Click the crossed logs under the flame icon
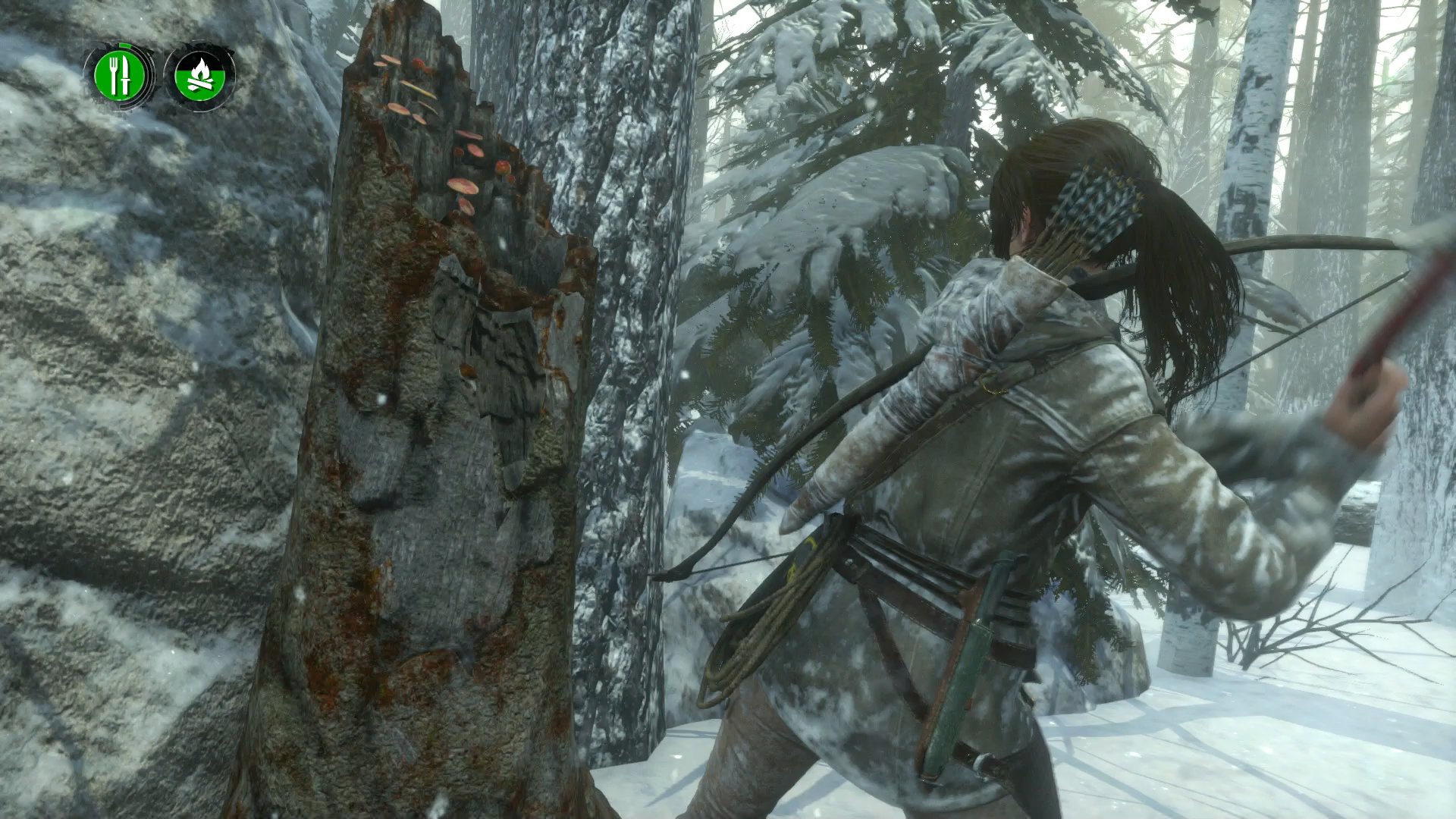The width and height of the screenshot is (1456, 819). (x=202, y=83)
